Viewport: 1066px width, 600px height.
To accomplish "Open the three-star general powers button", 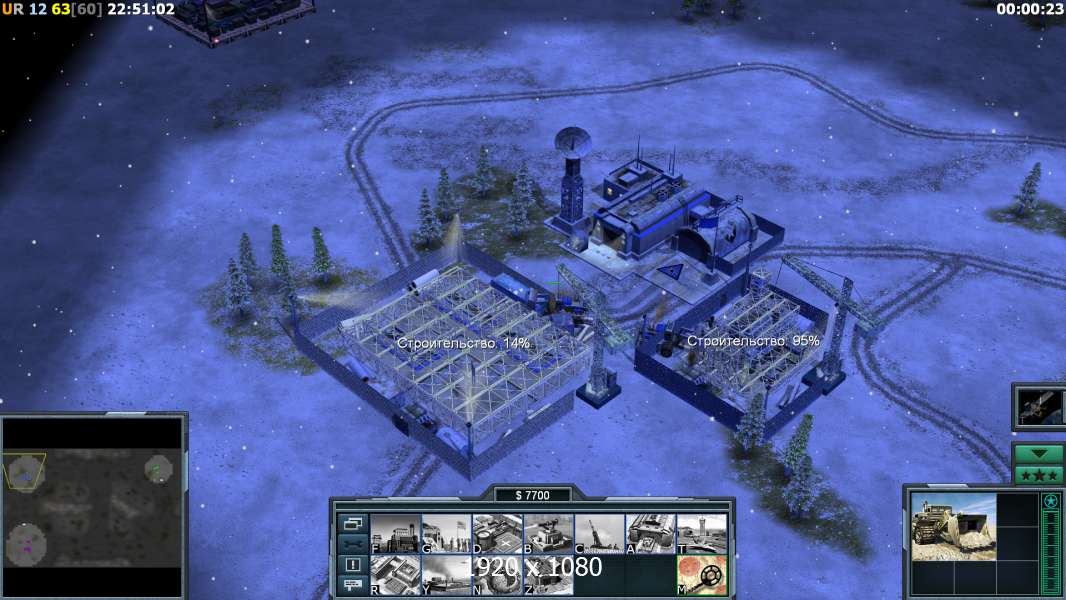I will 1039,475.
